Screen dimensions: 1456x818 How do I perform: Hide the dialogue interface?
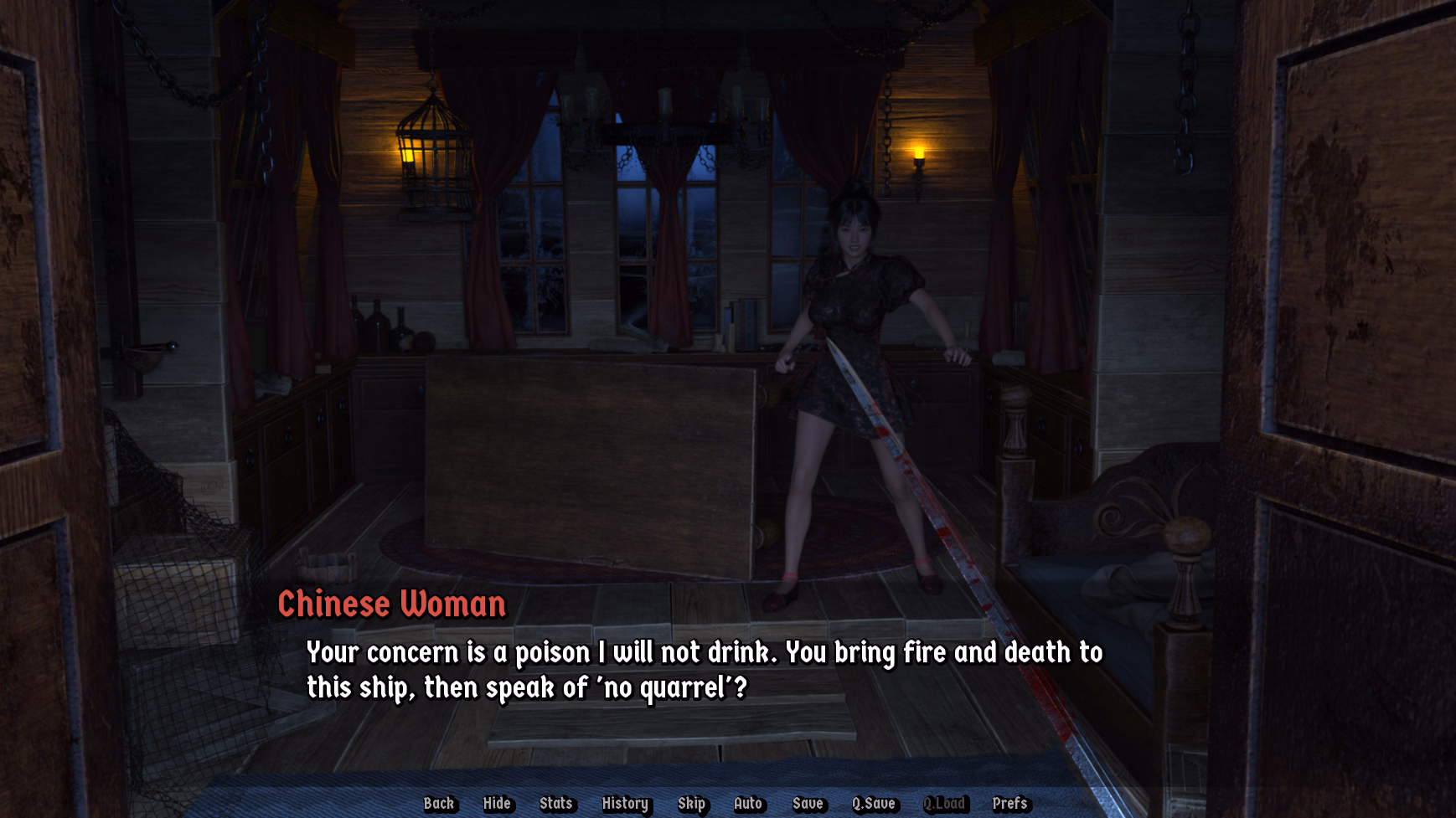coord(497,804)
